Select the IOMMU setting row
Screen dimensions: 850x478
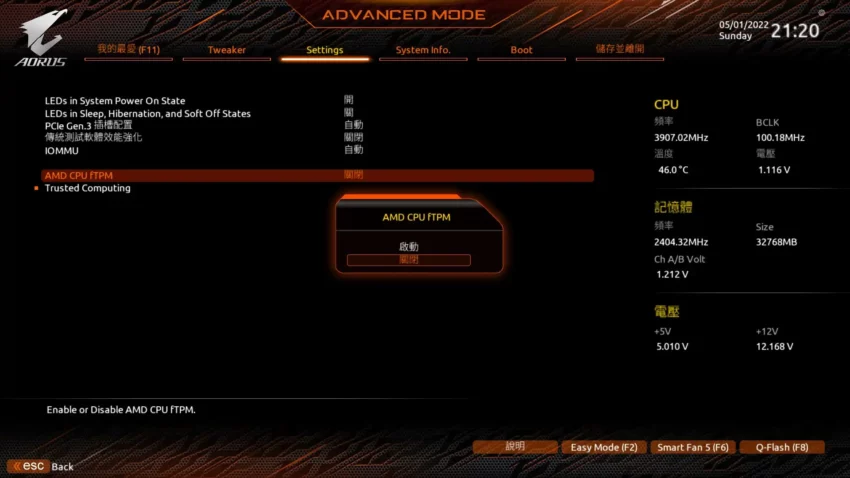(63, 150)
